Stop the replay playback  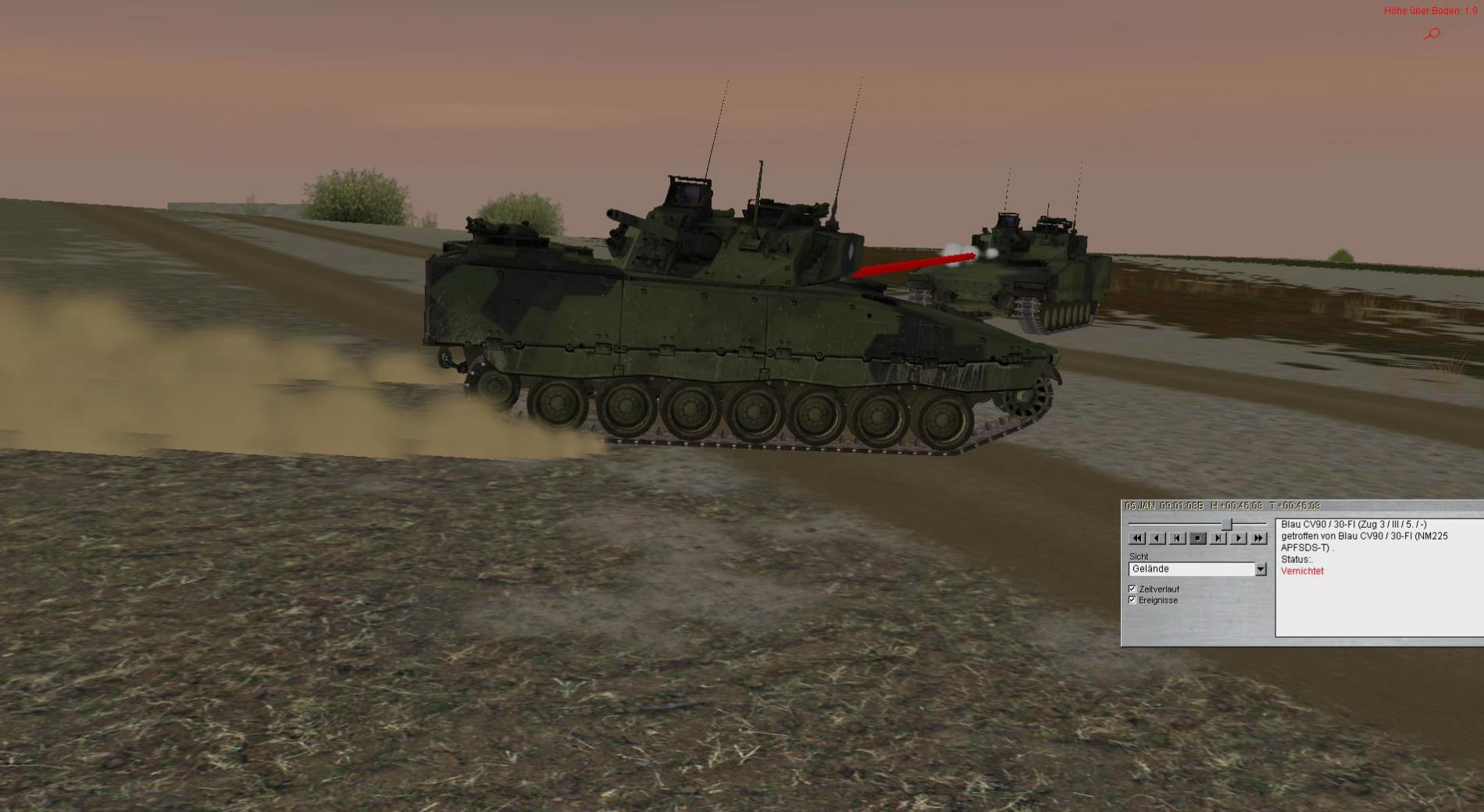[1198, 538]
